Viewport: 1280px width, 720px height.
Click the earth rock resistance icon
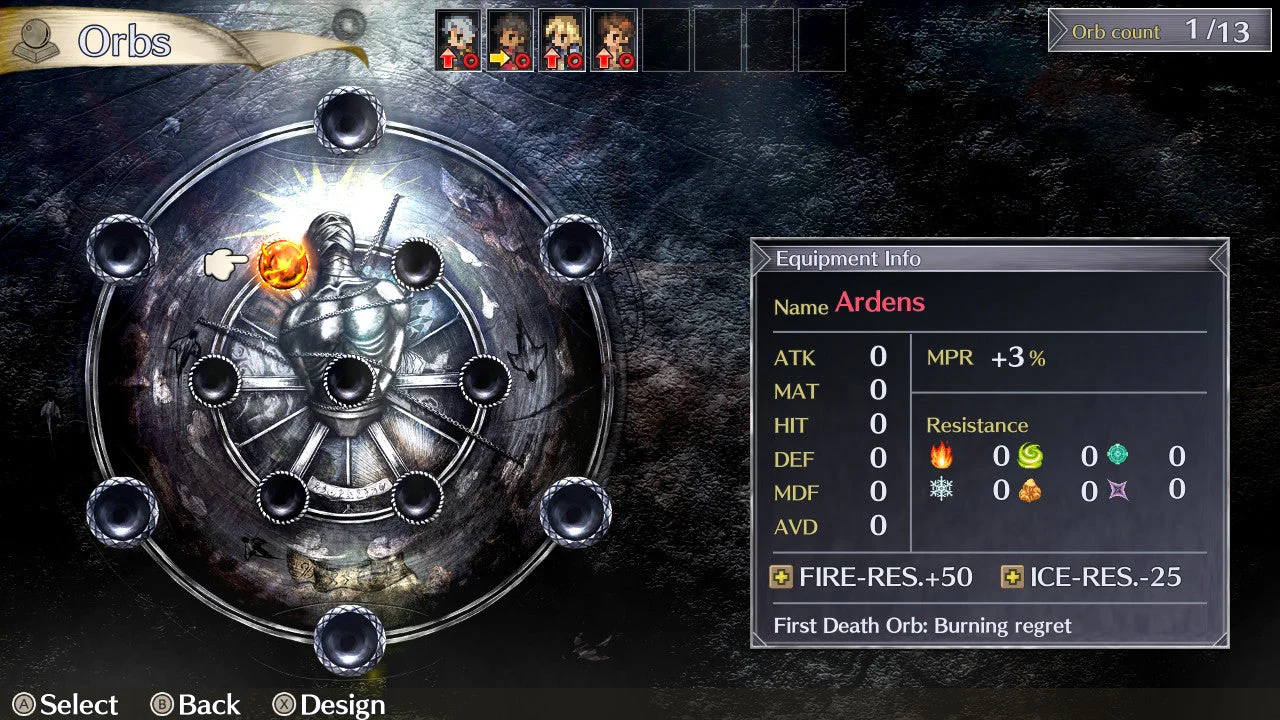pyautogui.click(x=1030, y=491)
